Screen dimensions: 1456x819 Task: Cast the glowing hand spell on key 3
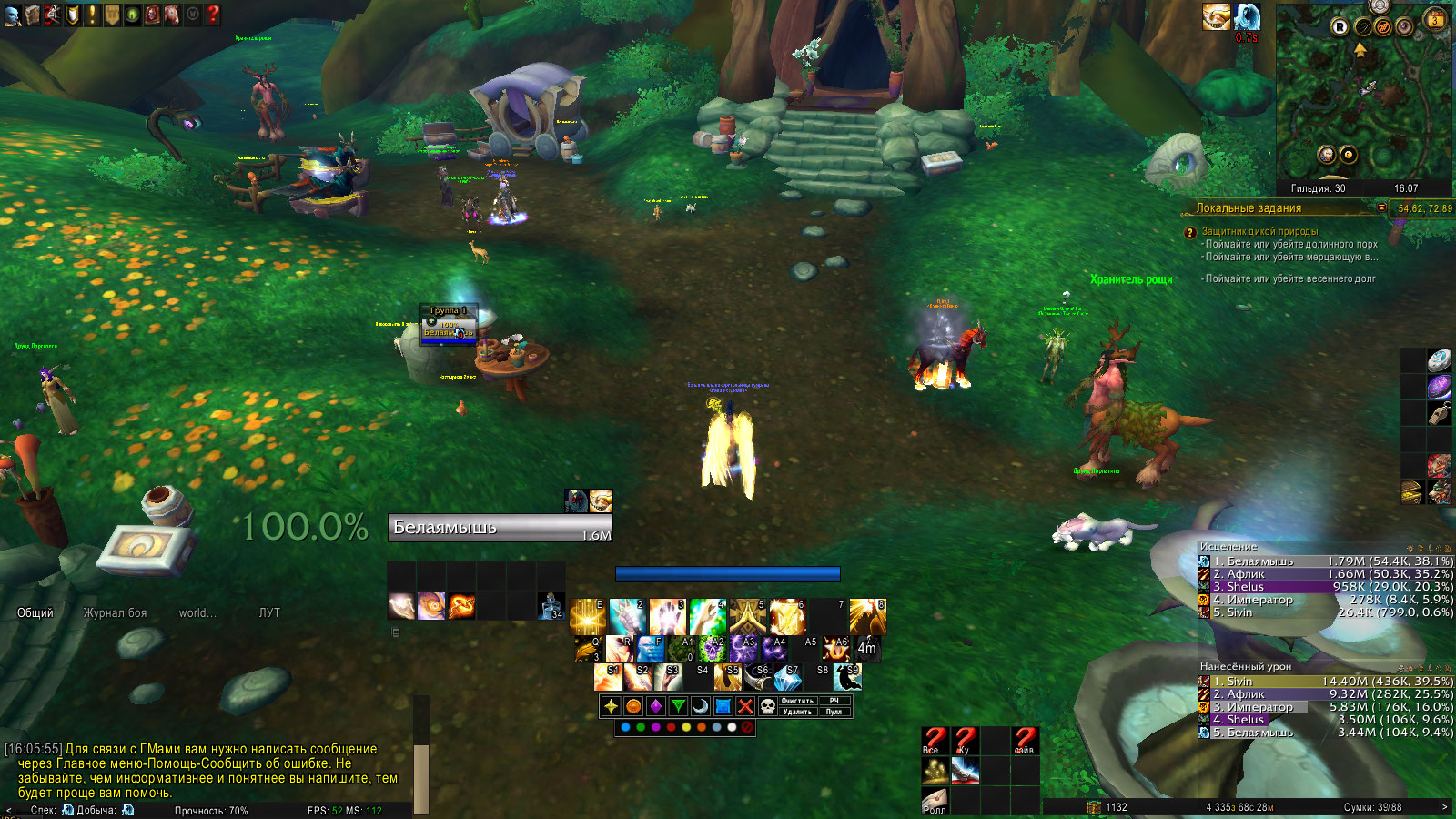click(x=667, y=617)
